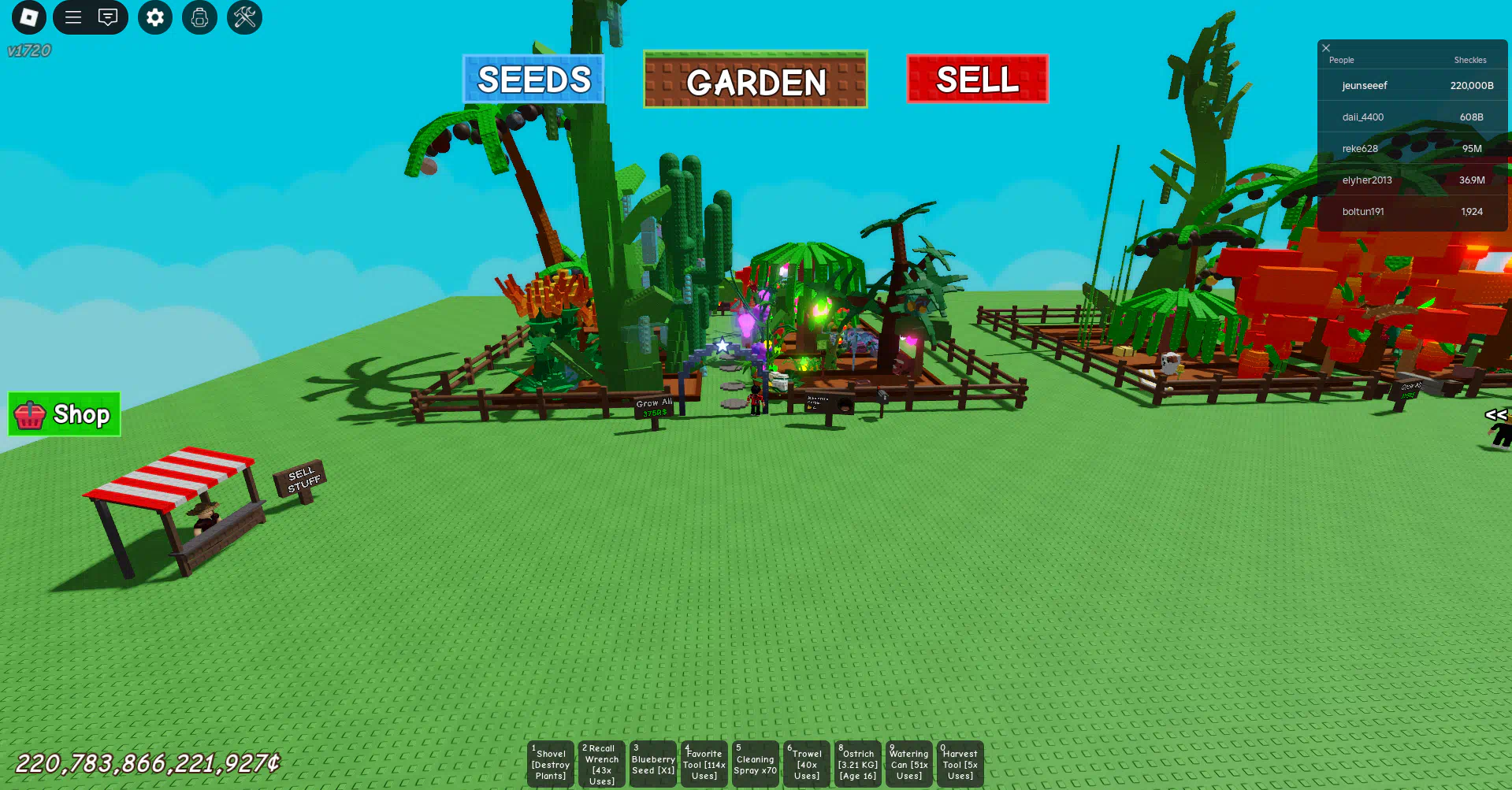
Task: Select the Shovel in hotbar slot 1
Action: coord(551,763)
